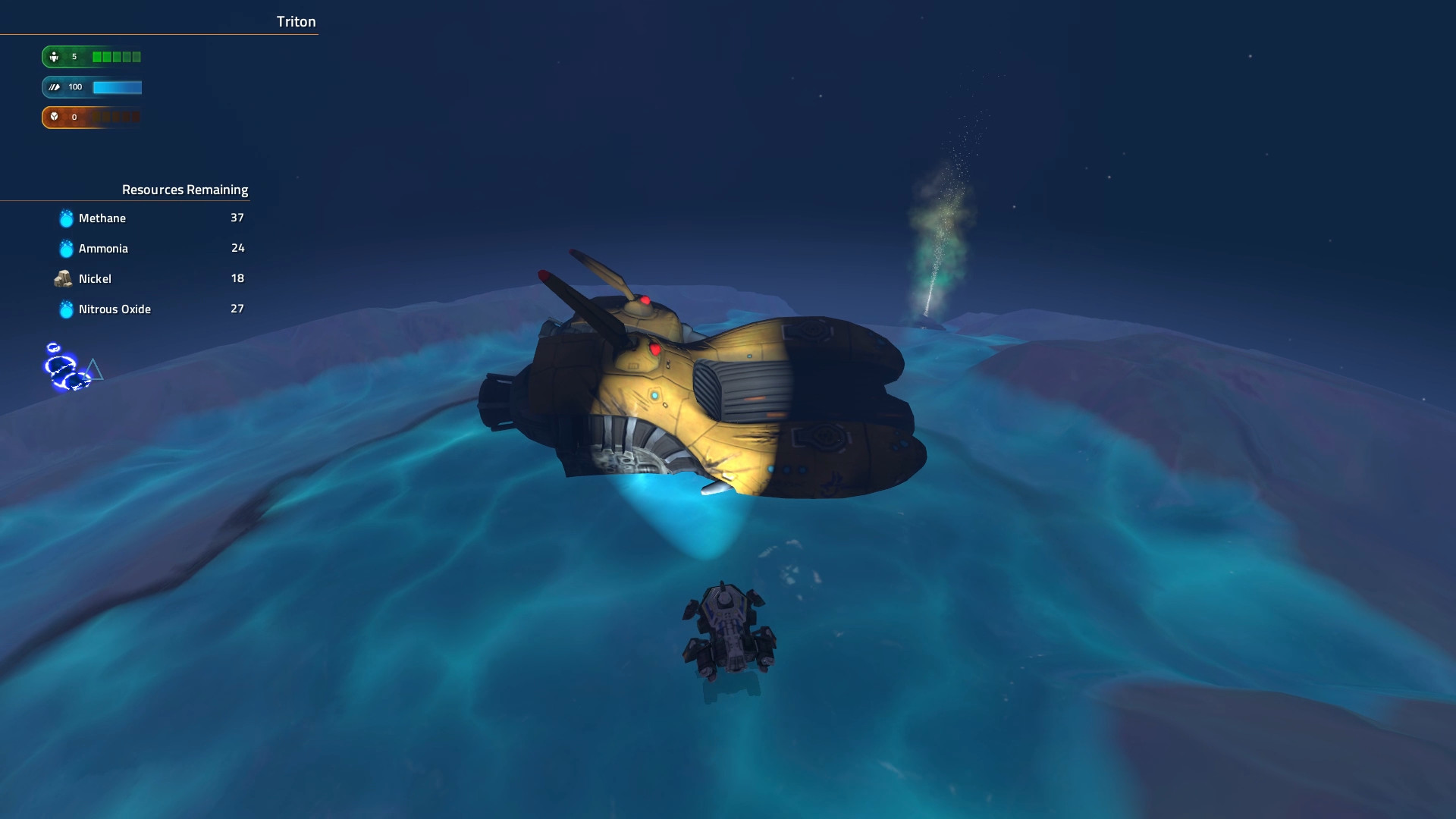1456x819 pixels.
Task: Click the green crew member icon
Action: [x=53, y=56]
